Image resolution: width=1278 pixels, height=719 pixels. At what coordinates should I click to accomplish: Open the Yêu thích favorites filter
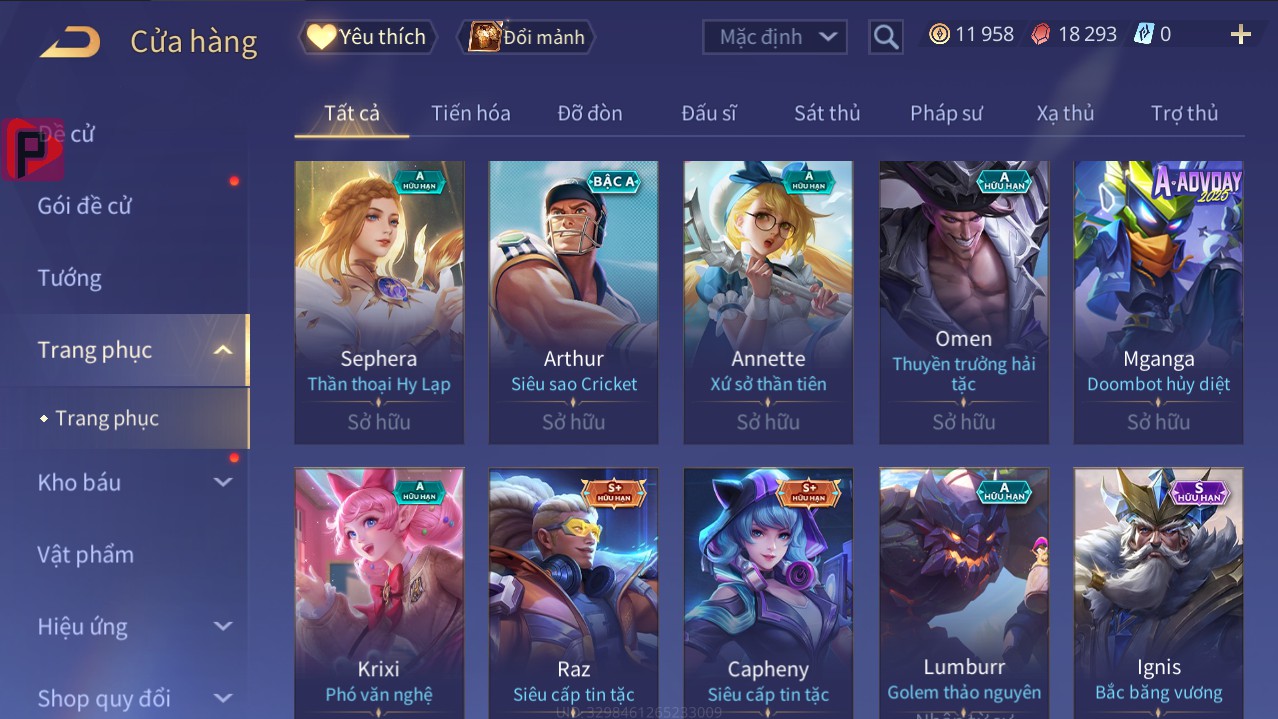pyautogui.click(x=367, y=37)
